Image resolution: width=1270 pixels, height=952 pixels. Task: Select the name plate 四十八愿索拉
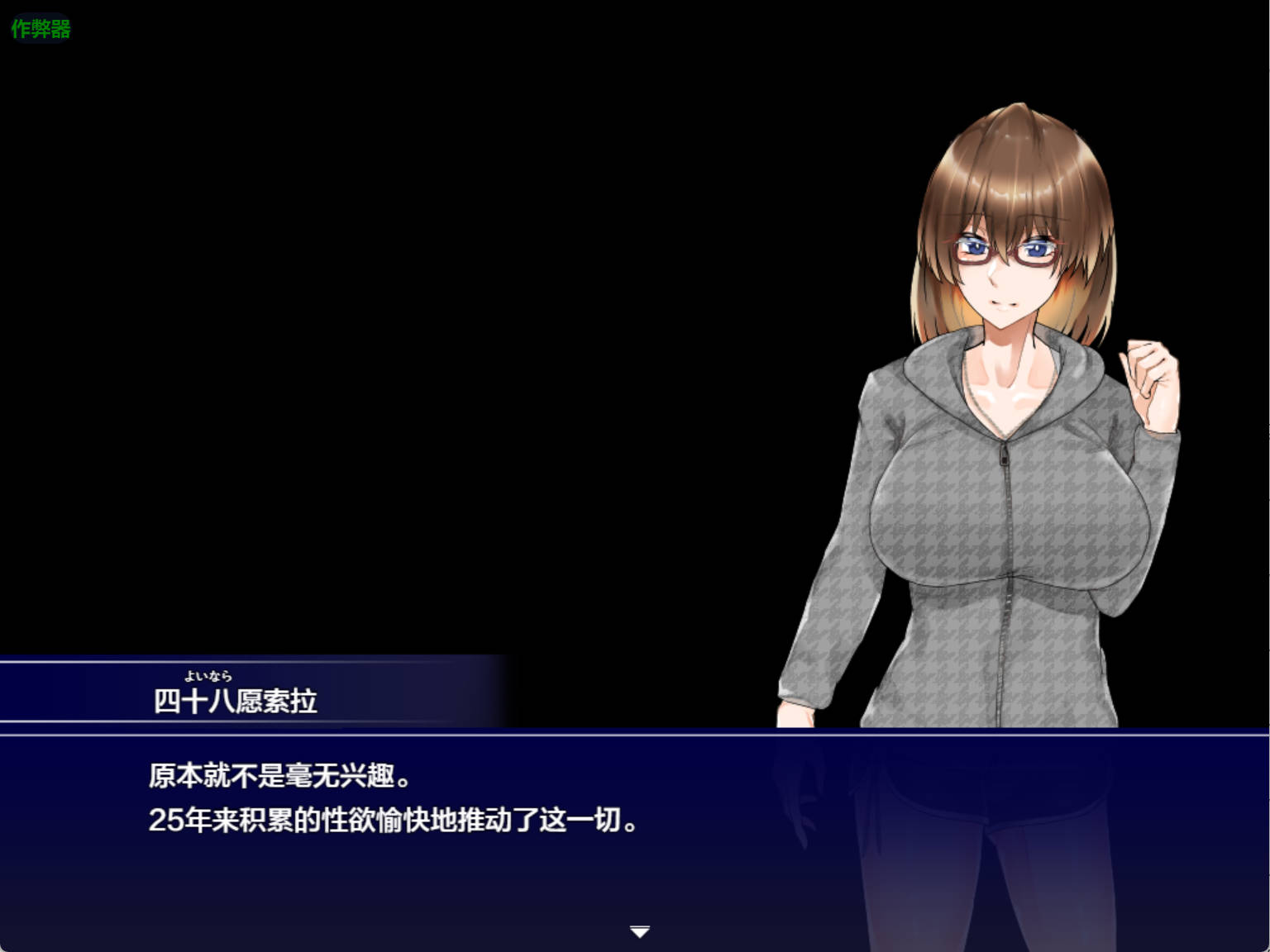(236, 699)
